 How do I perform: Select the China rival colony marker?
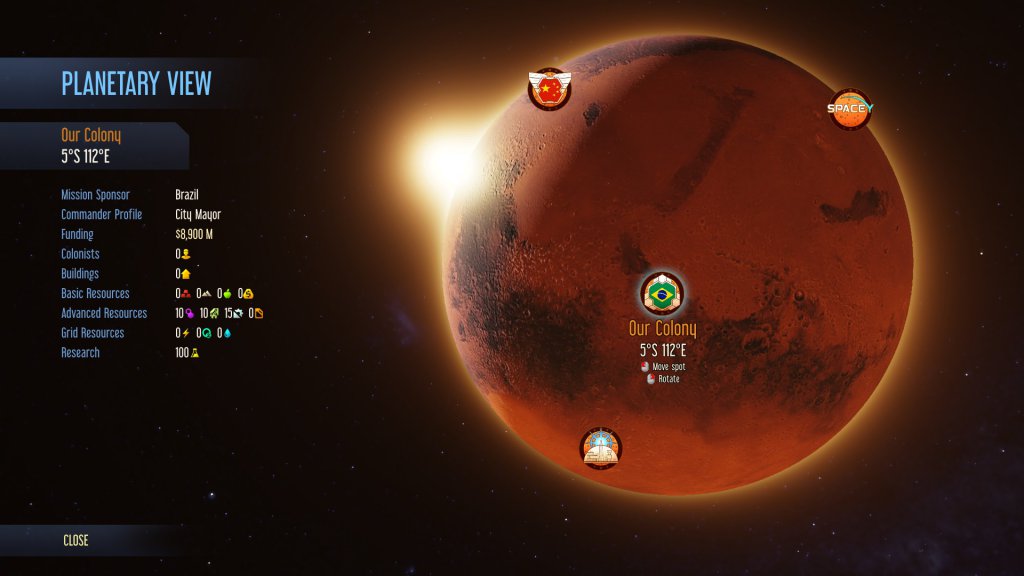549,89
